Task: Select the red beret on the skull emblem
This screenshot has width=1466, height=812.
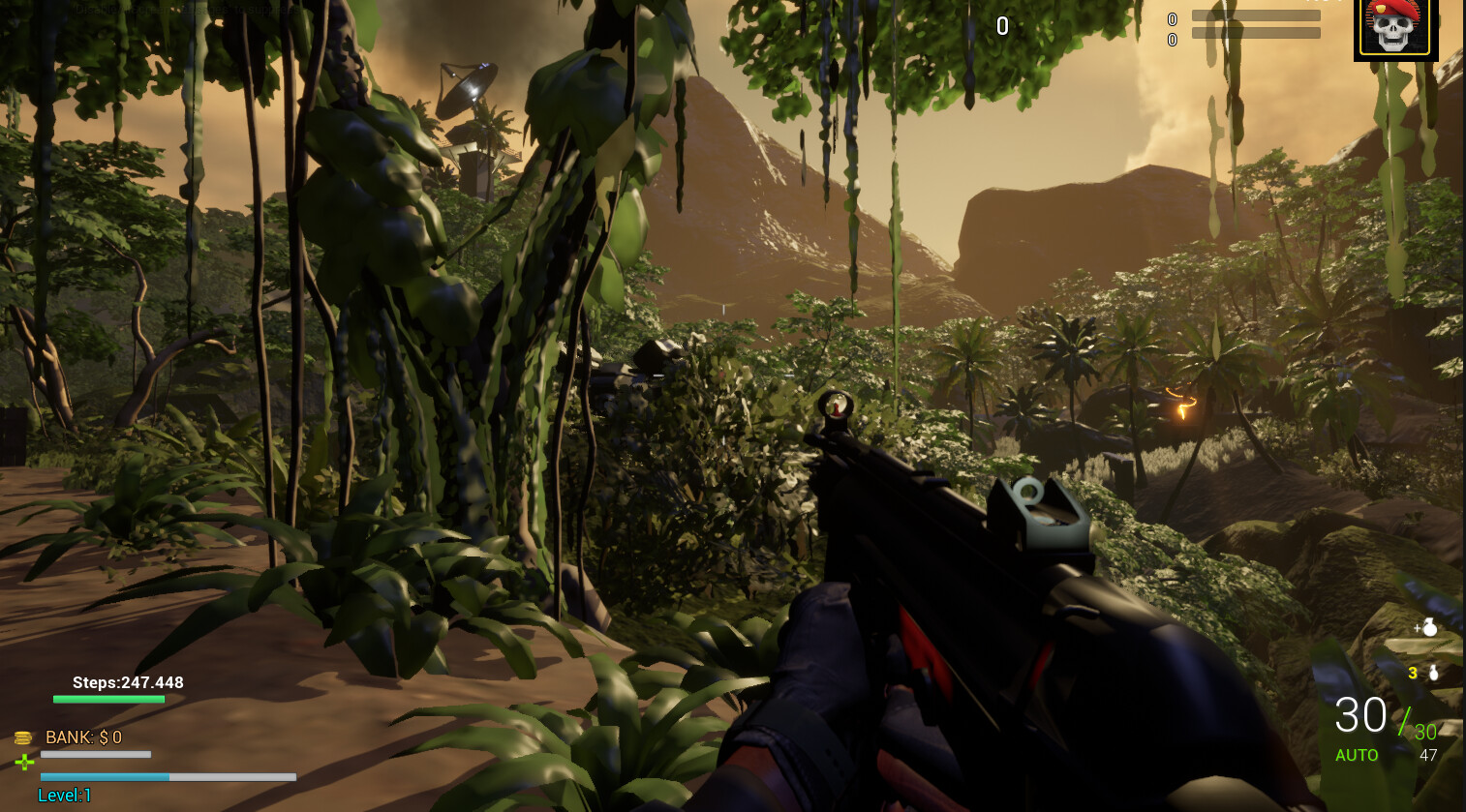Action: click(1401, 10)
